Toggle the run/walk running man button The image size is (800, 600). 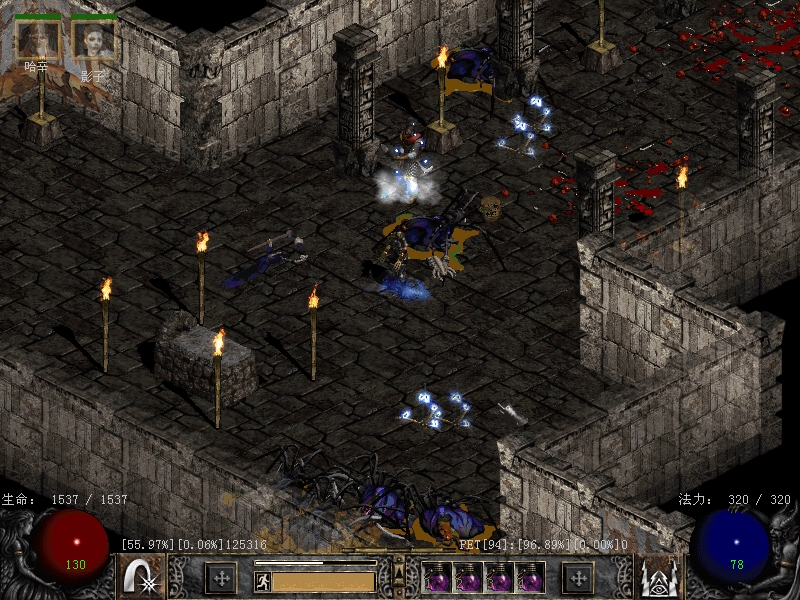tap(263, 580)
